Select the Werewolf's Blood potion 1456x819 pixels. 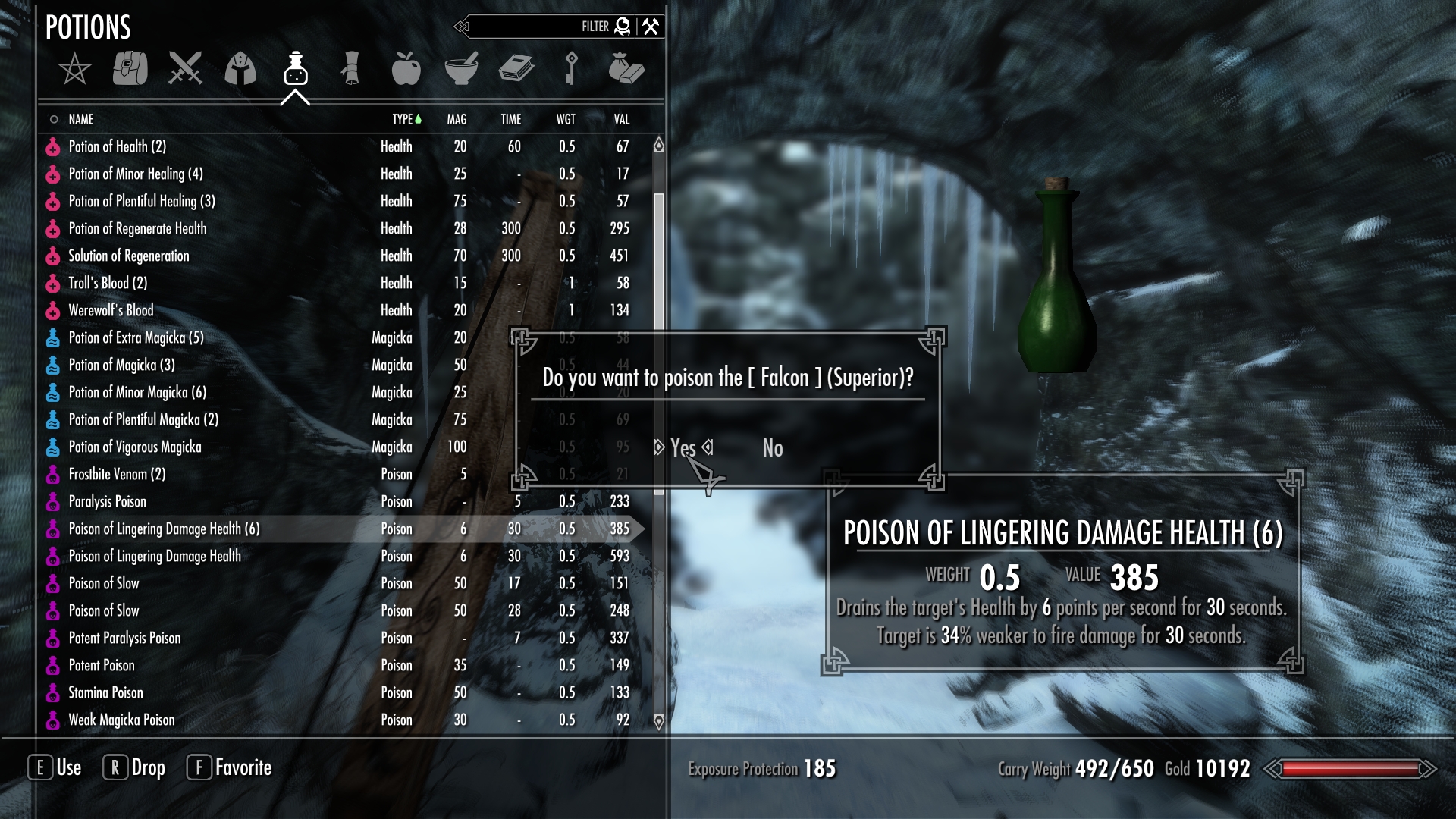(x=111, y=310)
